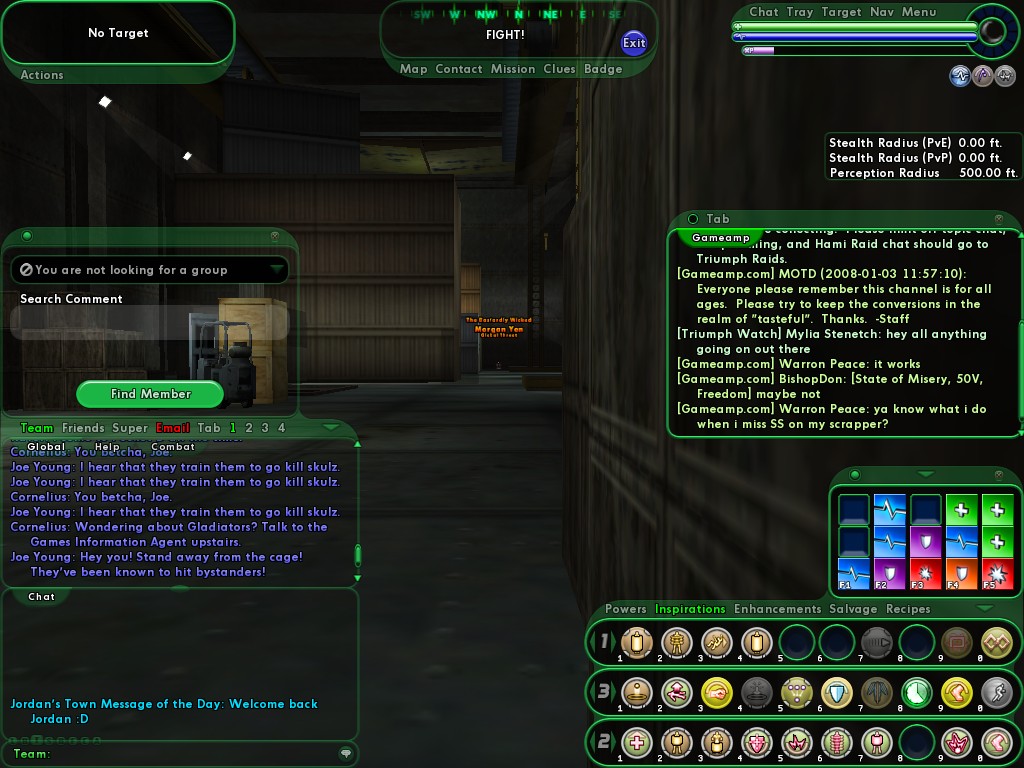The height and width of the screenshot is (768, 1024).
Task: Open the Recipes window
Action: (908, 609)
